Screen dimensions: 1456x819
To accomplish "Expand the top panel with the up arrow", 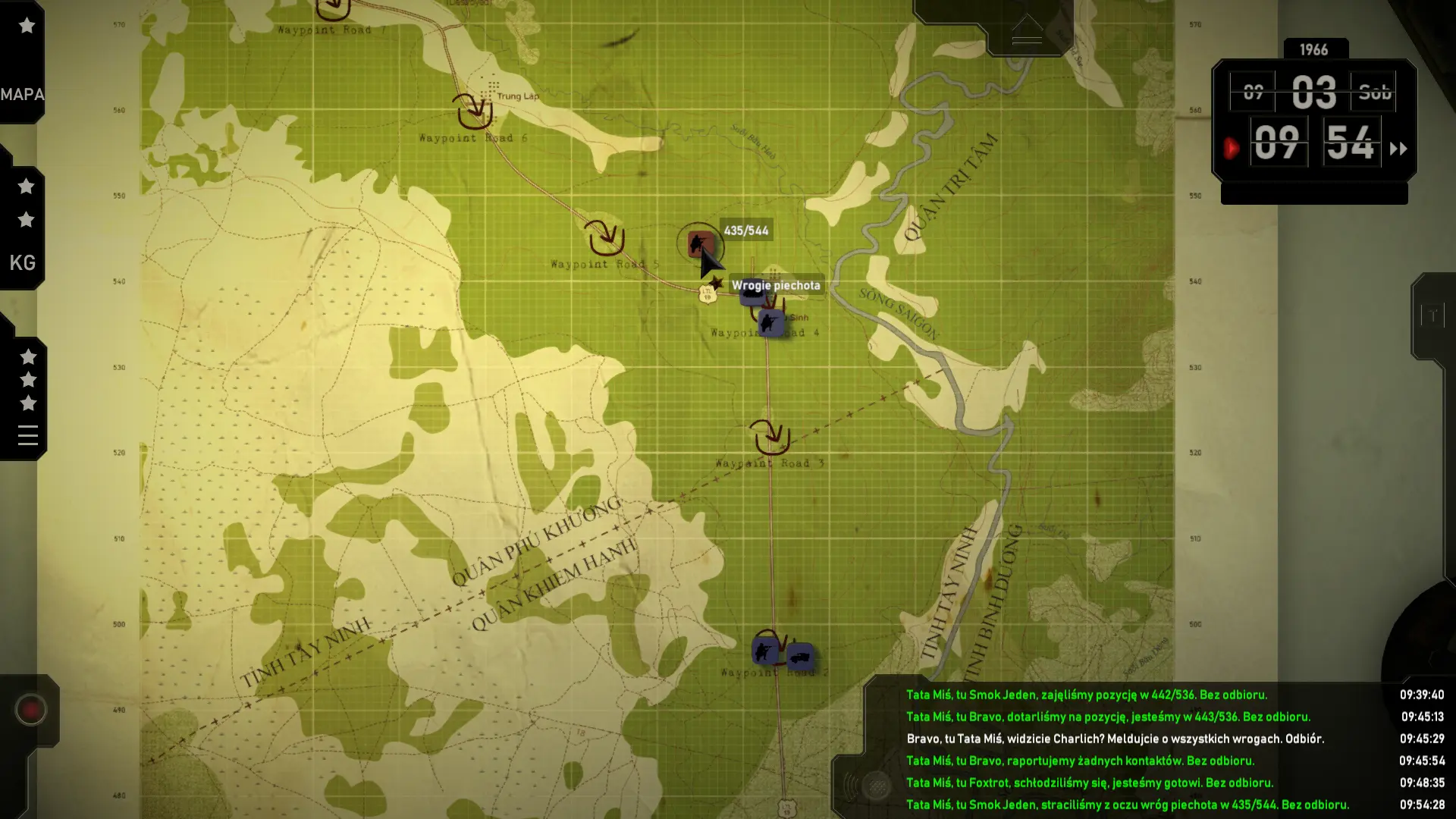I will pos(1027,30).
